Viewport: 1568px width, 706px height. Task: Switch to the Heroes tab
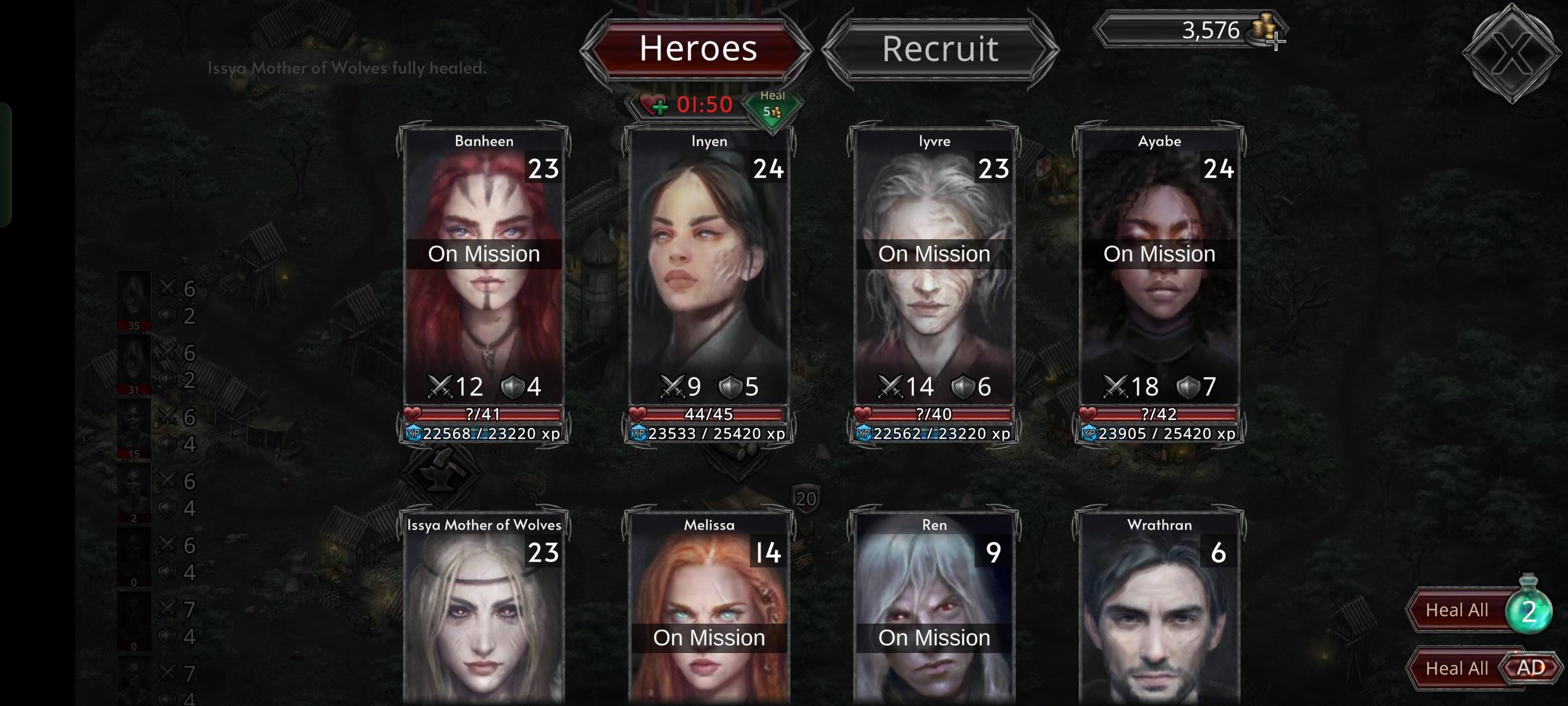click(x=697, y=49)
